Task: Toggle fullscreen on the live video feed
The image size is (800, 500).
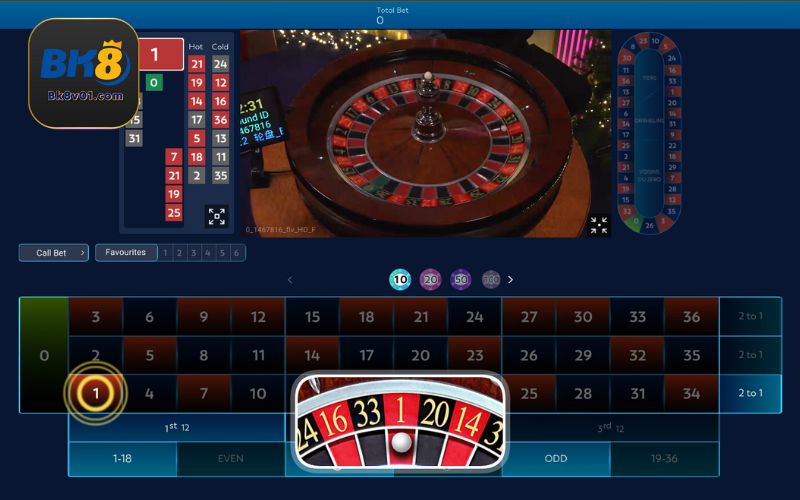Action: [x=598, y=225]
